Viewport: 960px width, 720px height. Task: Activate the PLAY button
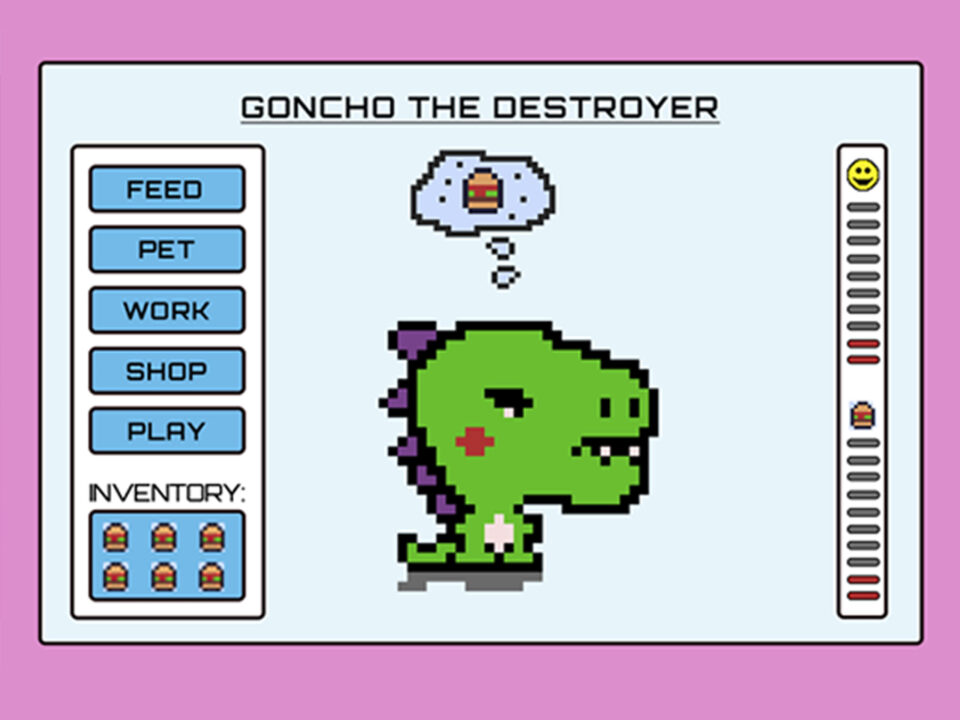point(167,431)
